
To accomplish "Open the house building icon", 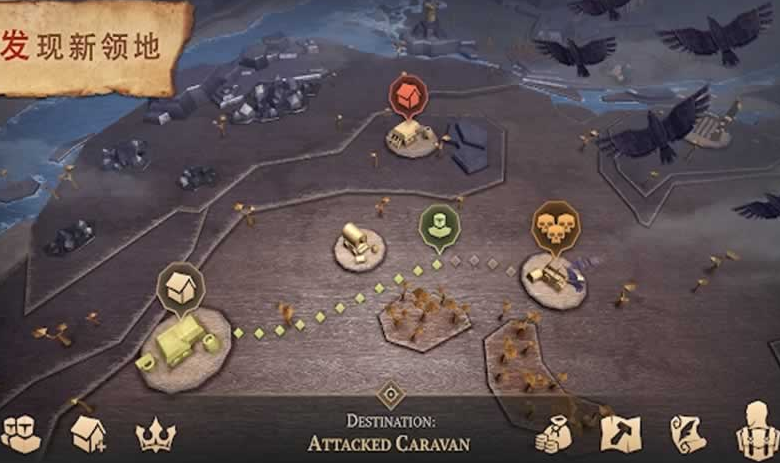I will pos(89,433).
